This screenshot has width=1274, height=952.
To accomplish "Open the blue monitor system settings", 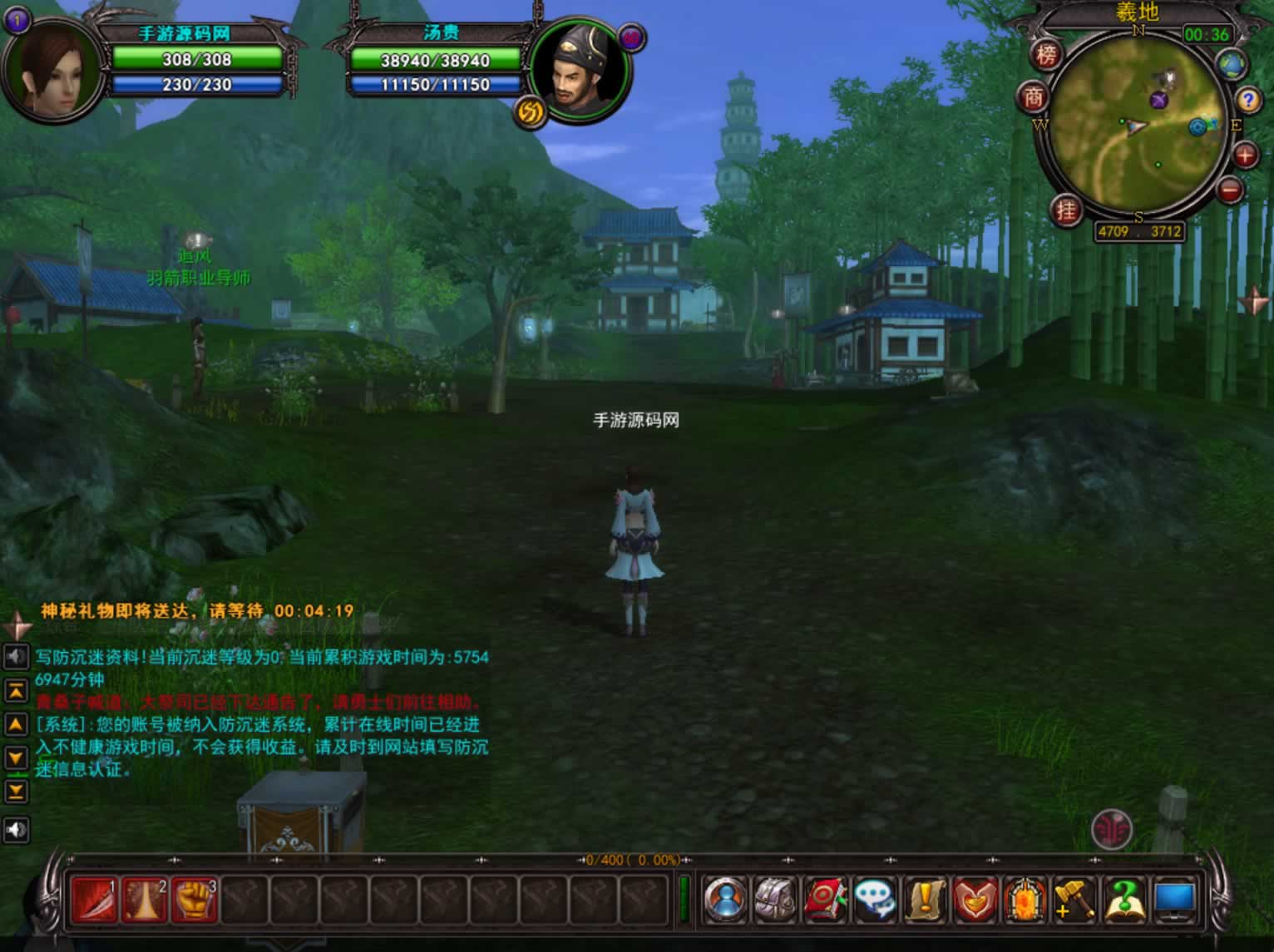I will [x=1174, y=900].
